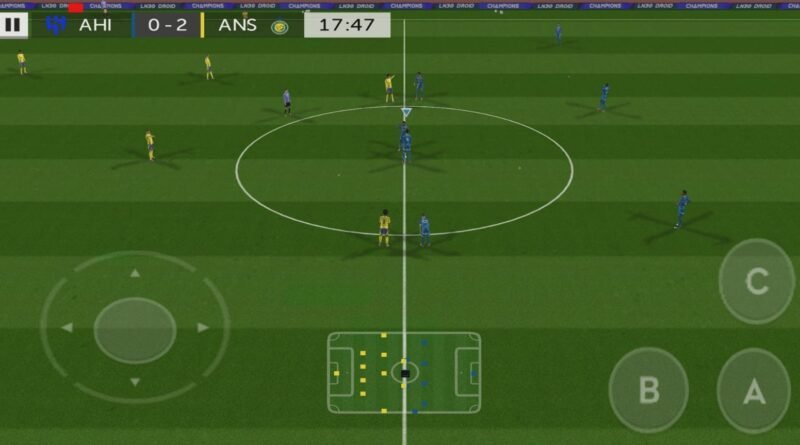Viewport: 800px width, 445px height.
Task: Click the pitch radar minimap
Action: pos(404,372)
